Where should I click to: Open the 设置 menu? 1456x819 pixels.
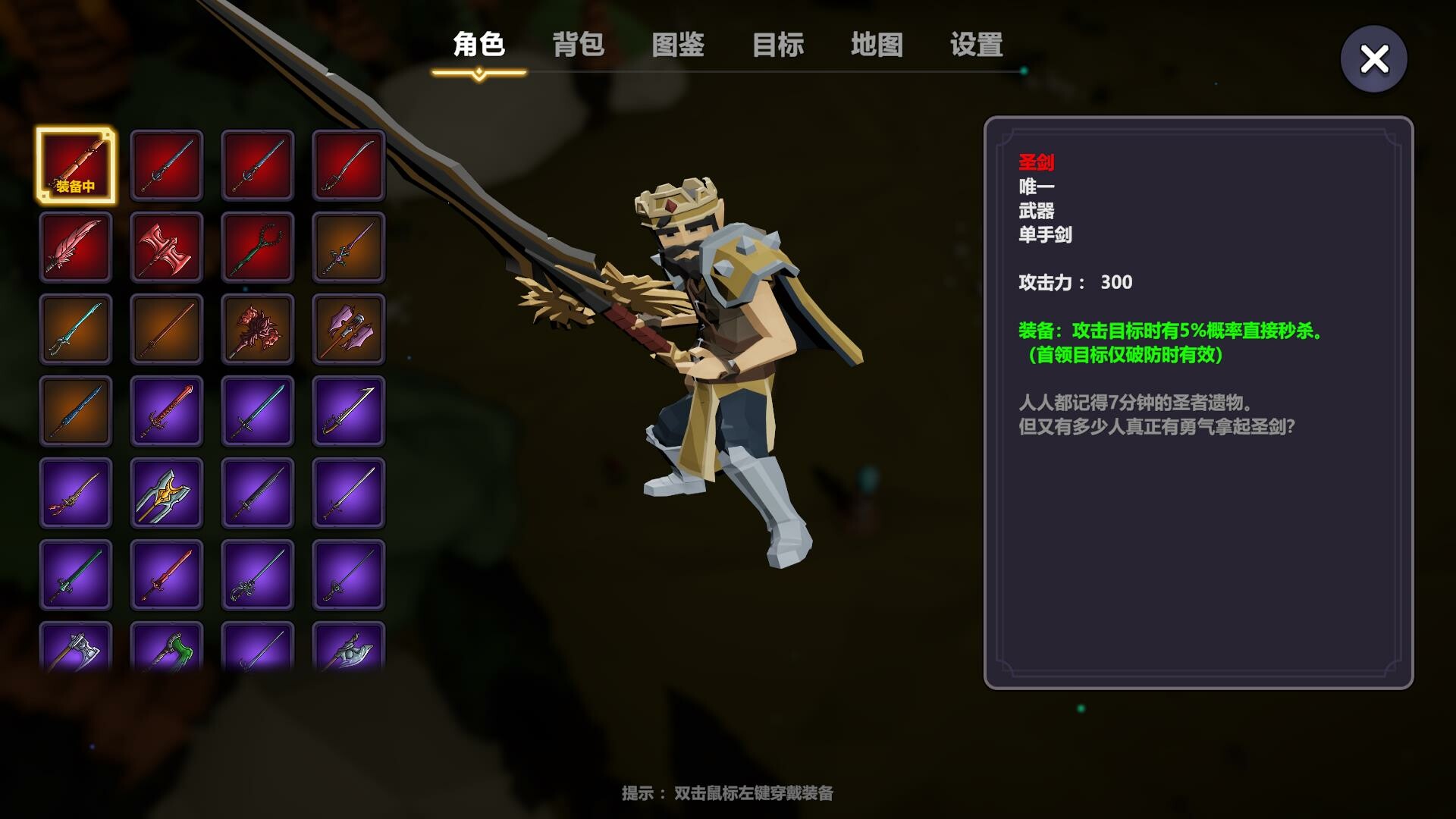point(974,45)
